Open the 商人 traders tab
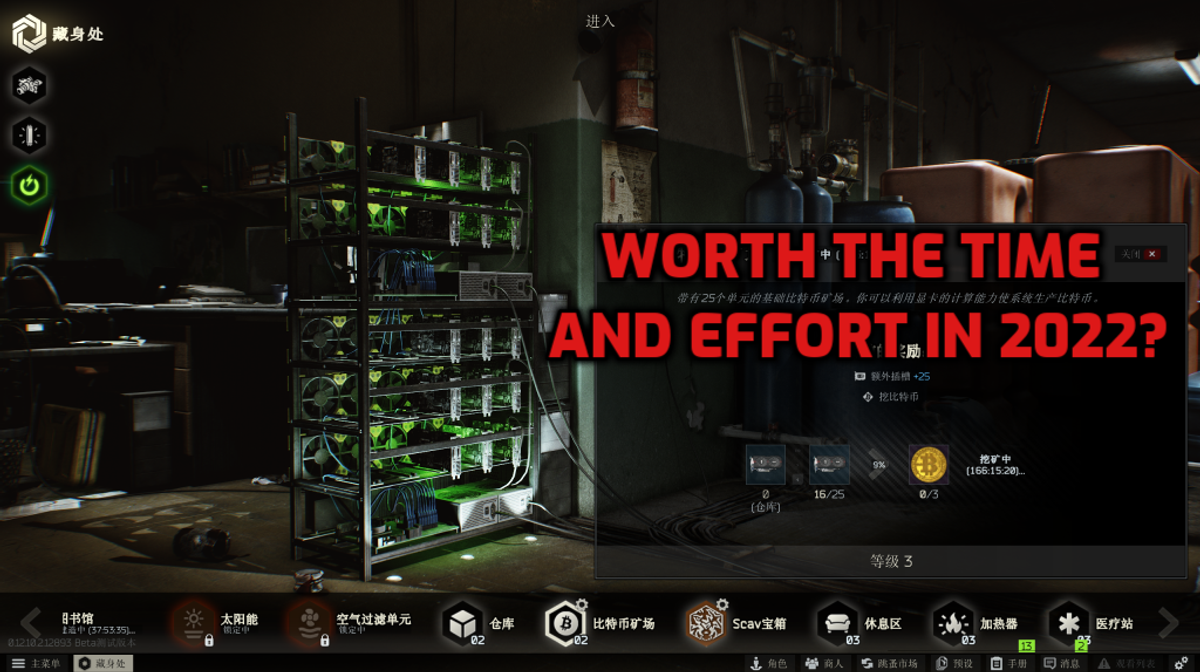Image resolution: width=1200 pixels, height=672 pixels. tap(825, 663)
